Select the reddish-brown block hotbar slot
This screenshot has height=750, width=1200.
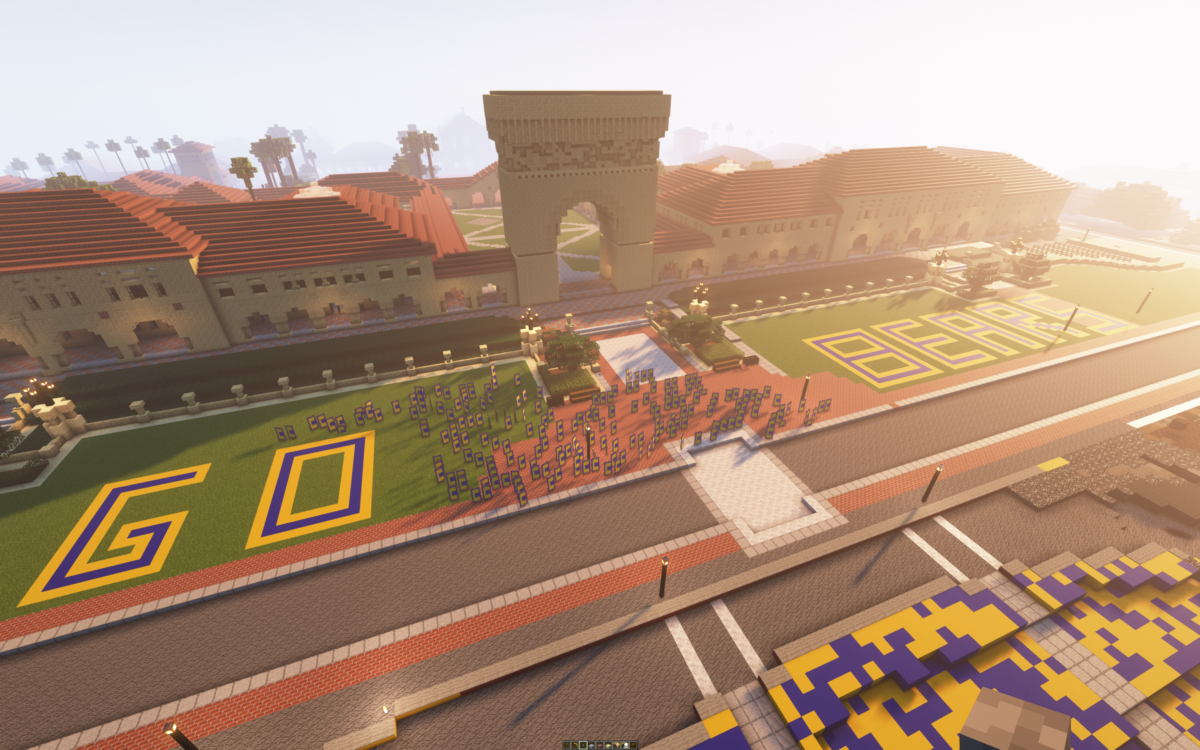(x=600, y=746)
